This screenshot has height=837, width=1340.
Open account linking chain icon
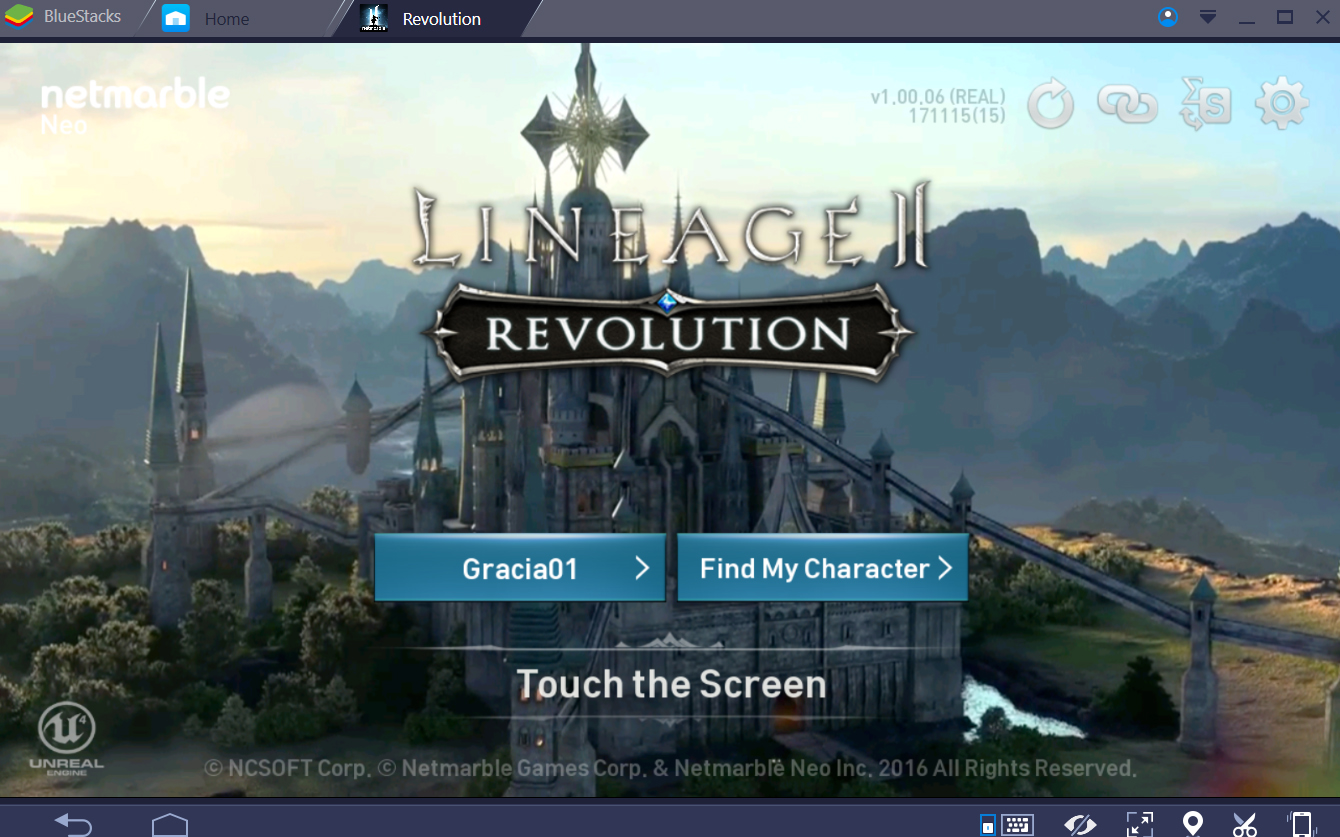coord(1128,103)
